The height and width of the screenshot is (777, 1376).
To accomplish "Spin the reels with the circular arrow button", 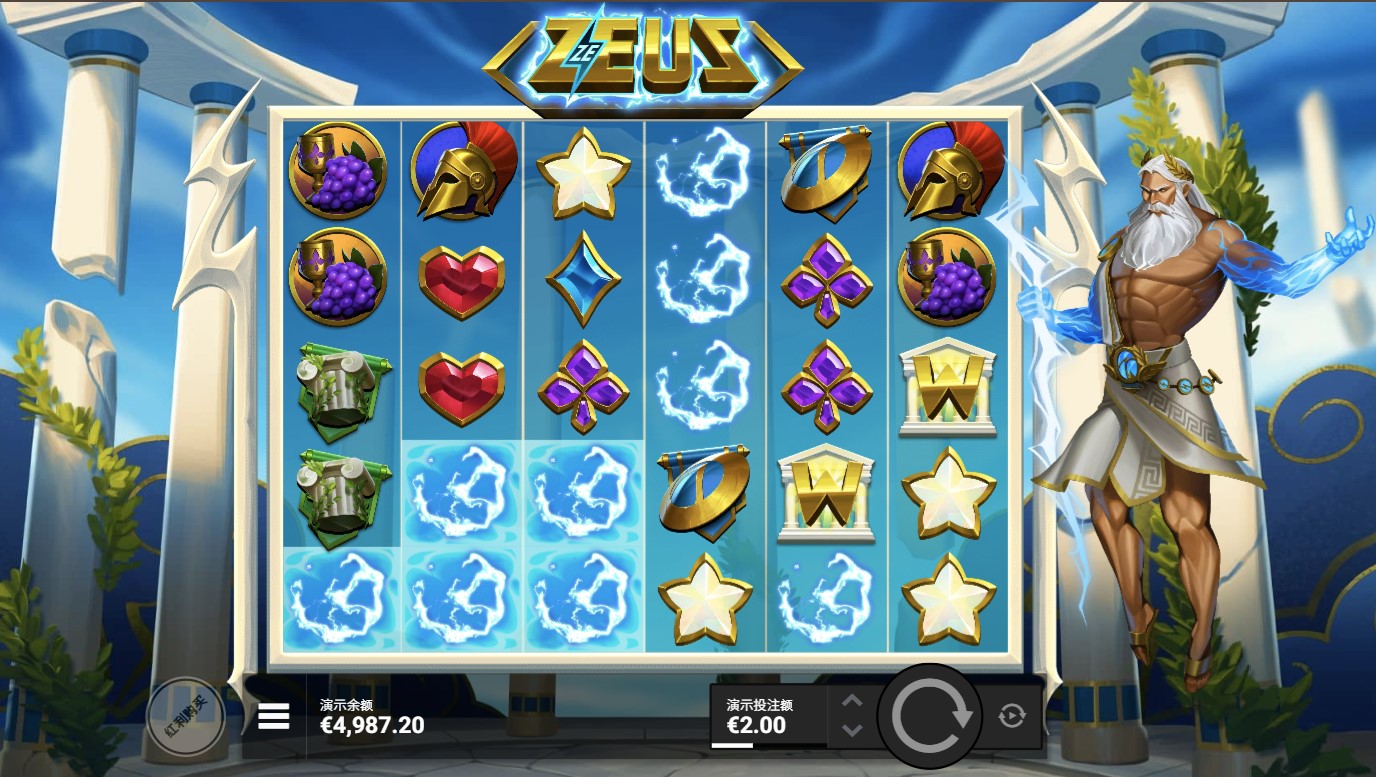I will [x=931, y=715].
